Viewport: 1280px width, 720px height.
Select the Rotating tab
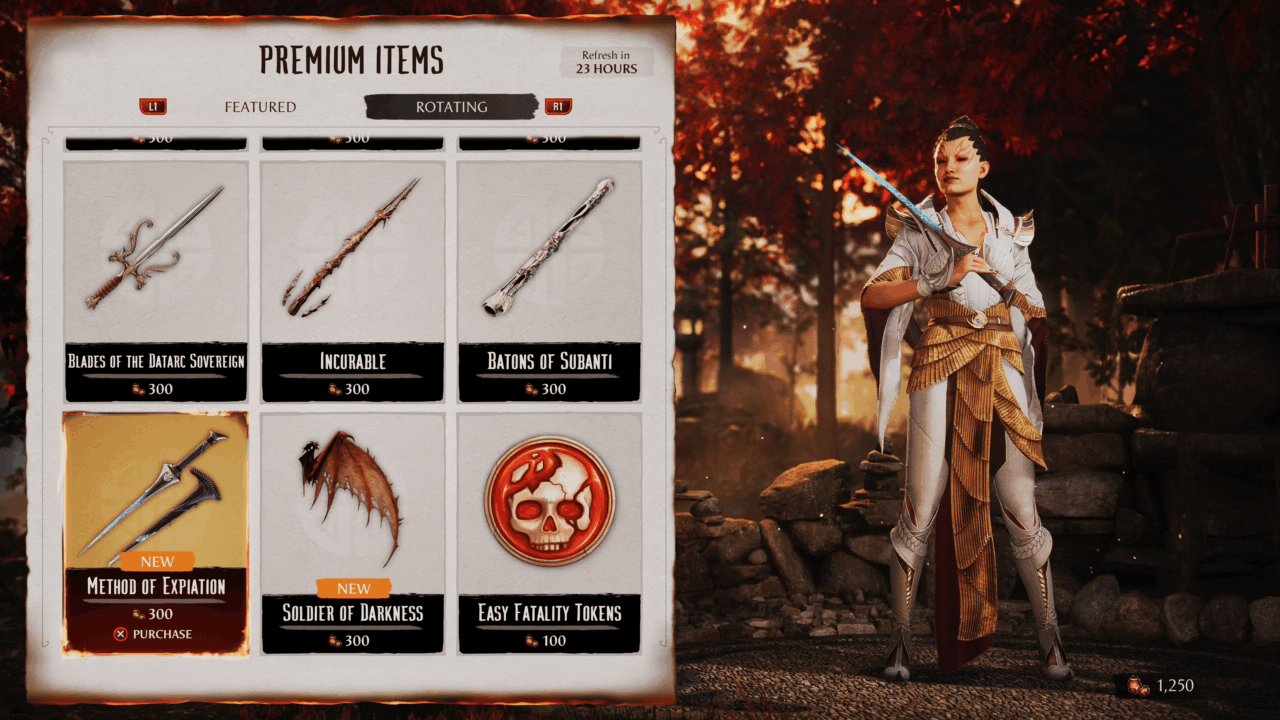click(x=452, y=107)
